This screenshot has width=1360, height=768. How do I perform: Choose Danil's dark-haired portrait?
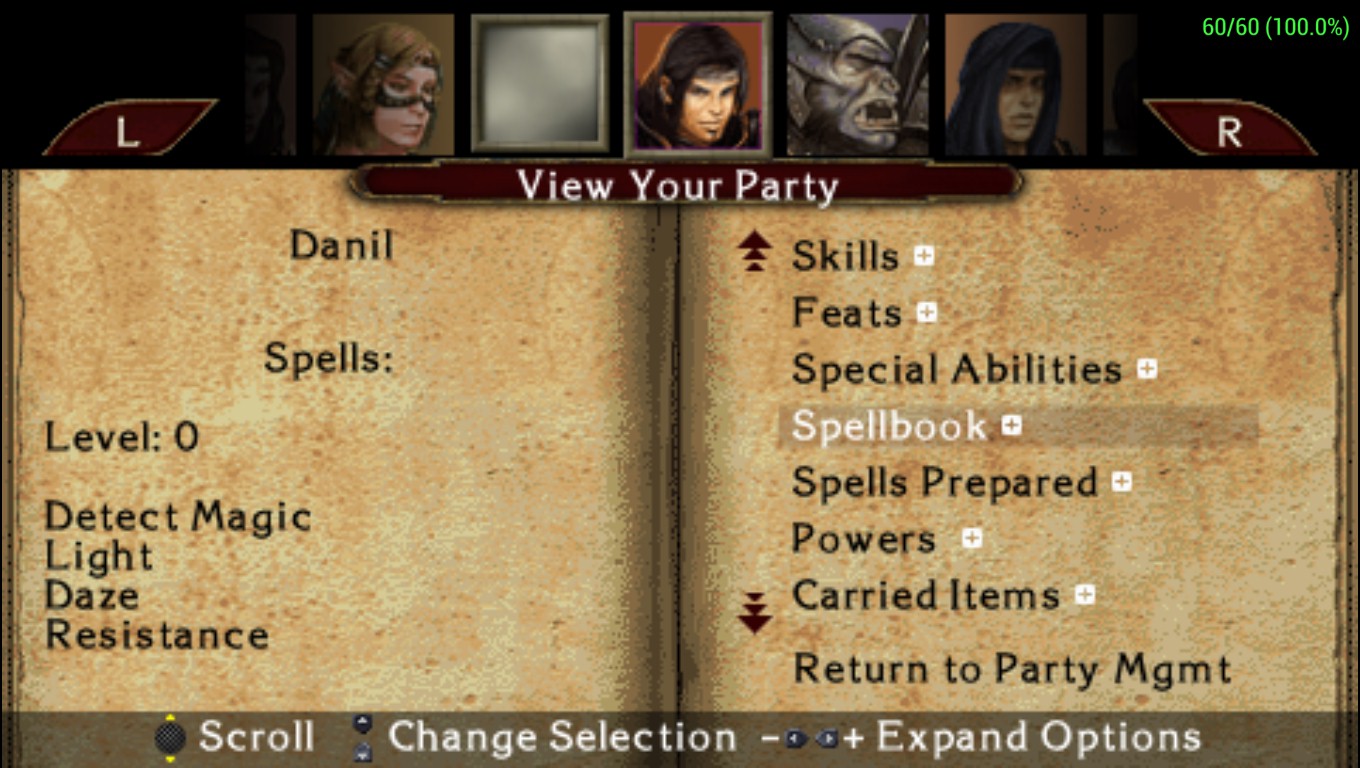coord(698,85)
